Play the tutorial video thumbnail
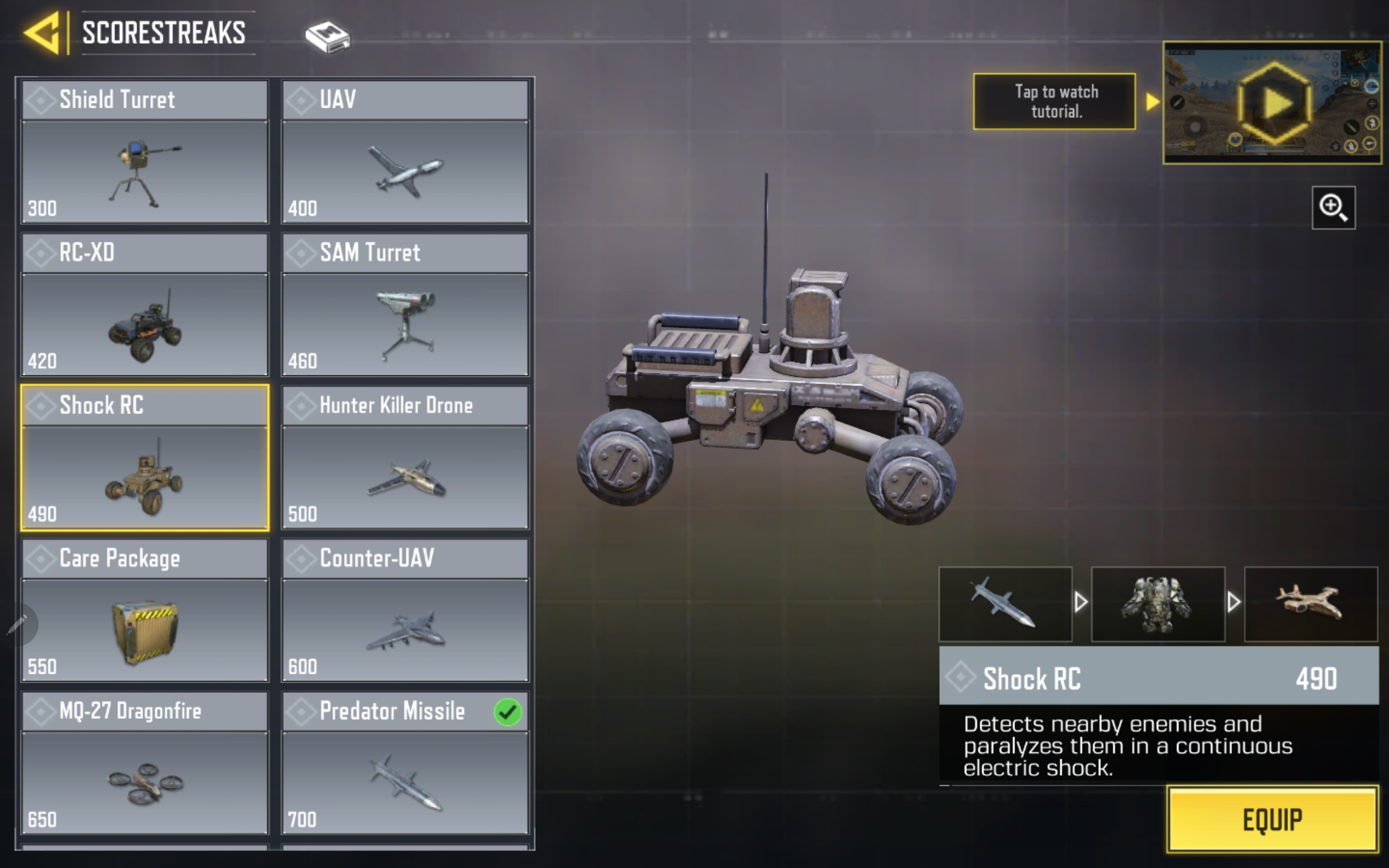Screen dimensions: 1389x868 (x=1272, y=103)
